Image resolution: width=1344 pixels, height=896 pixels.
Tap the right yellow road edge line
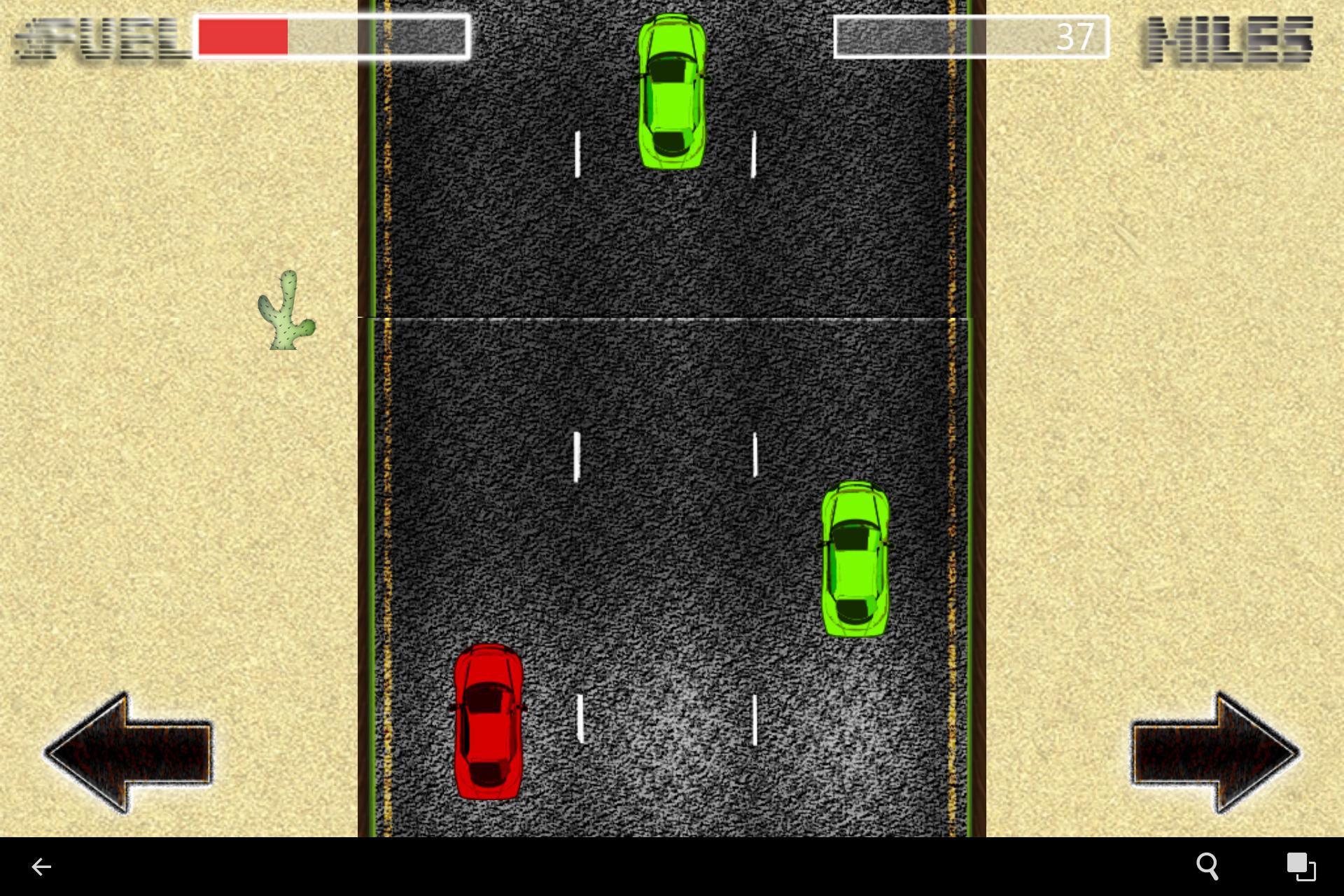tap(953, 420)
